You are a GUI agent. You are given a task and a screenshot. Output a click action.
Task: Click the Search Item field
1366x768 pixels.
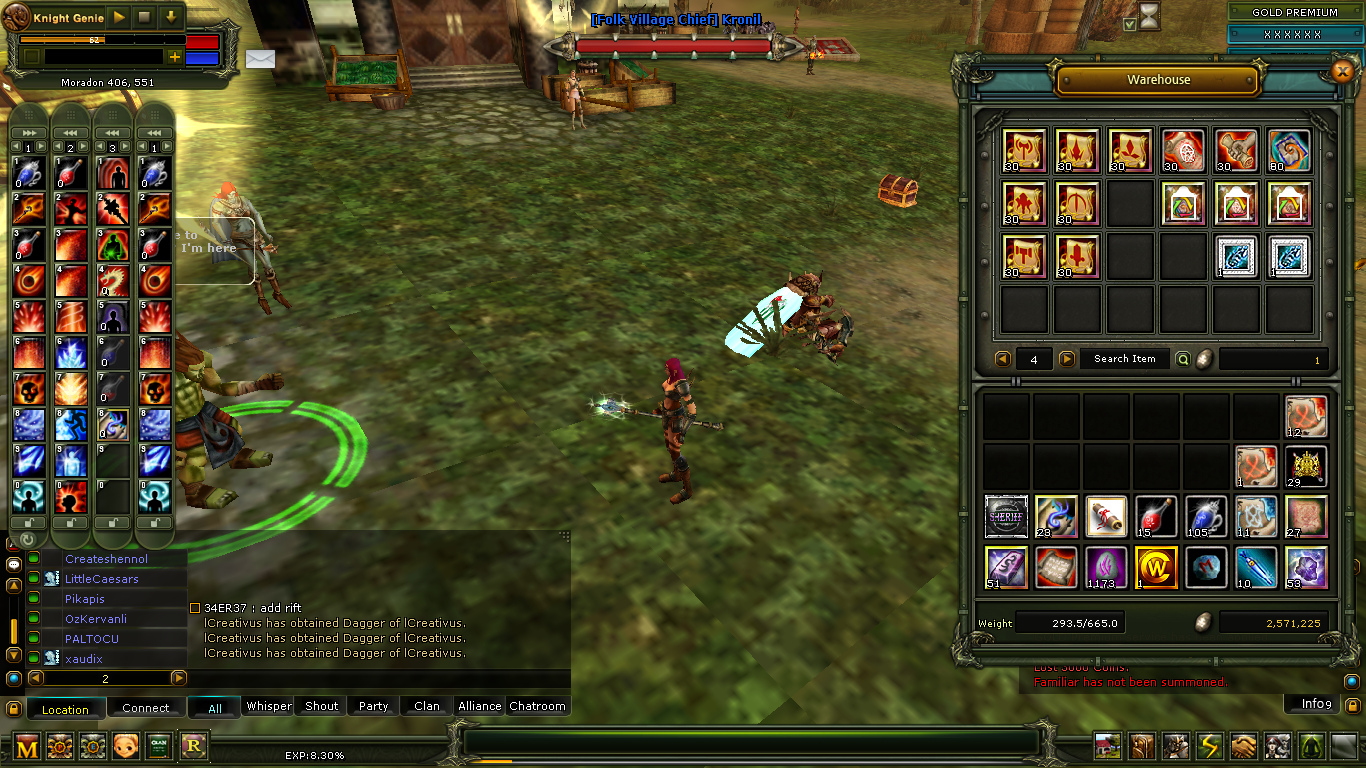click(x=1124, y=359)
